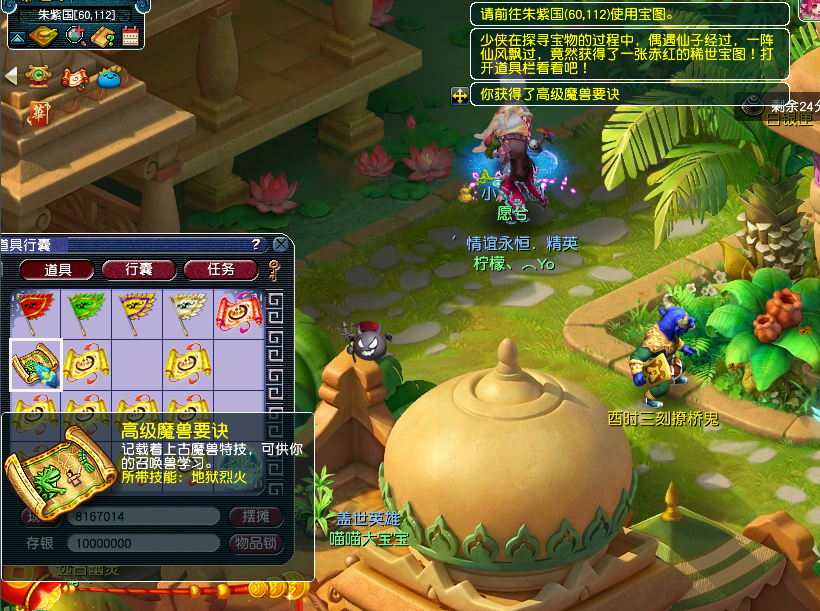Open the inventory help question mark
820x611 pixels.
click(257, 245)
